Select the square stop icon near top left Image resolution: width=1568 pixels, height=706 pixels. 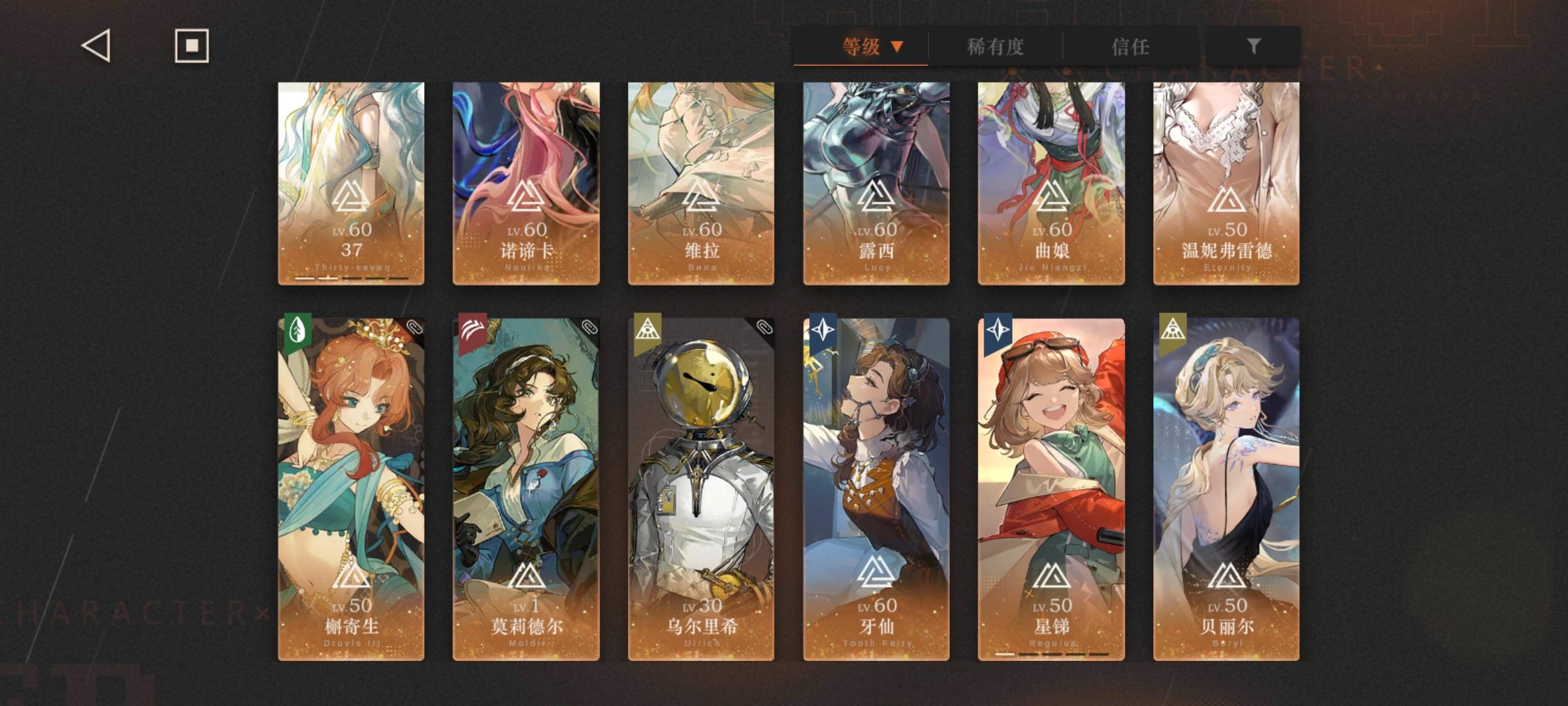pos(189,46)
